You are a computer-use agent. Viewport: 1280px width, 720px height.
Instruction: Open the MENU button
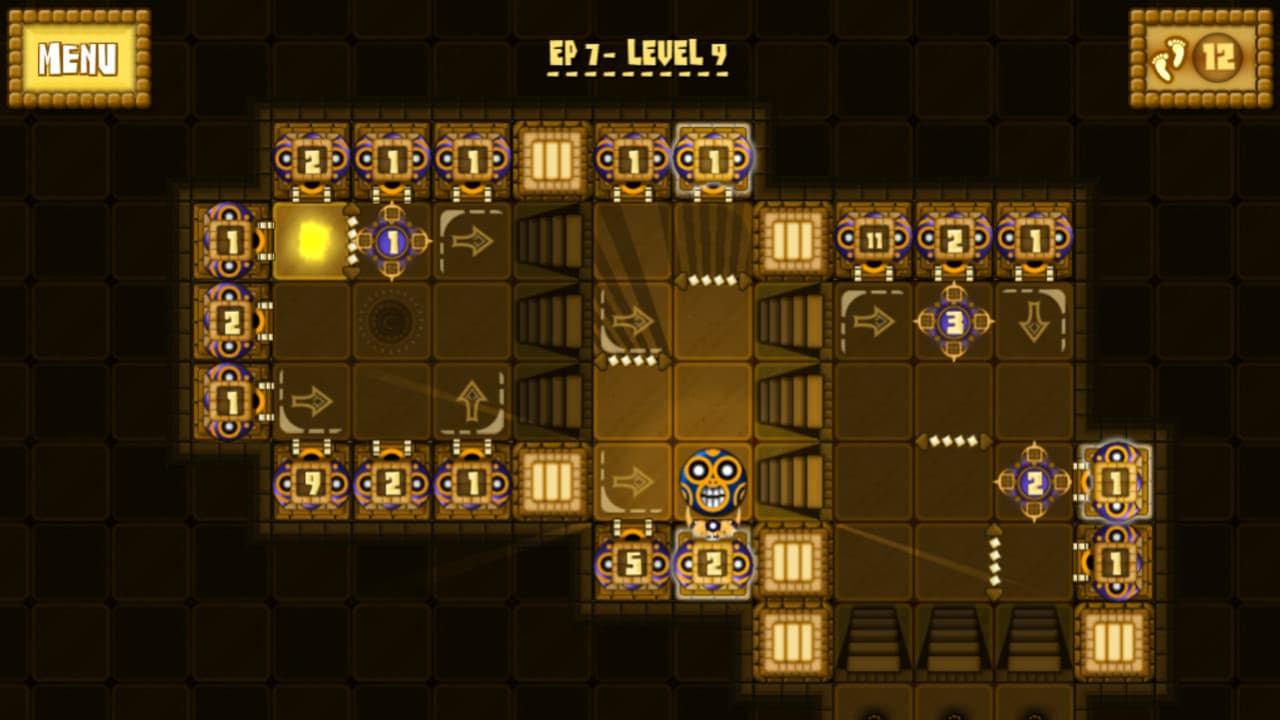79,58
